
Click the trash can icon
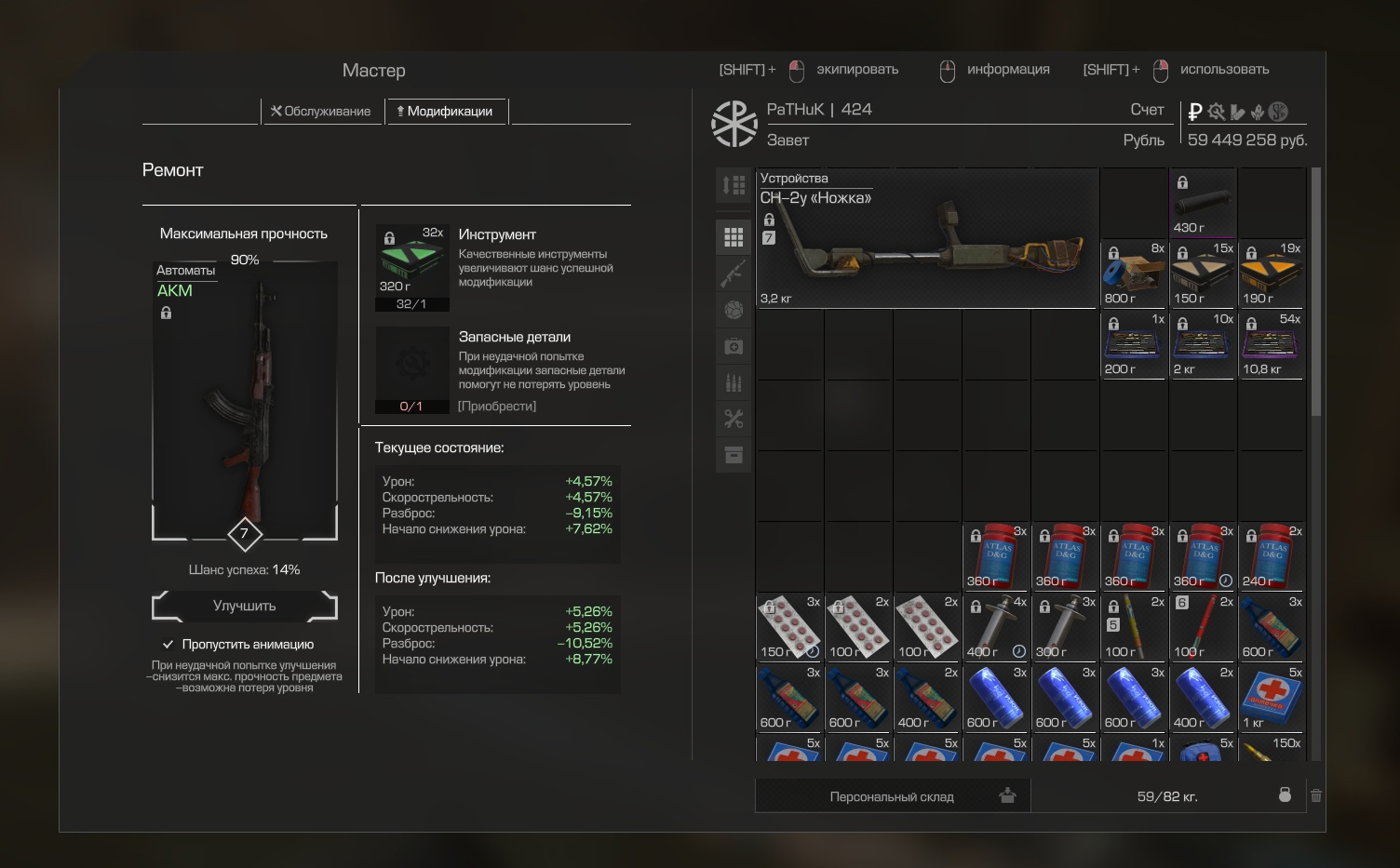click(x=1316, y=795)
